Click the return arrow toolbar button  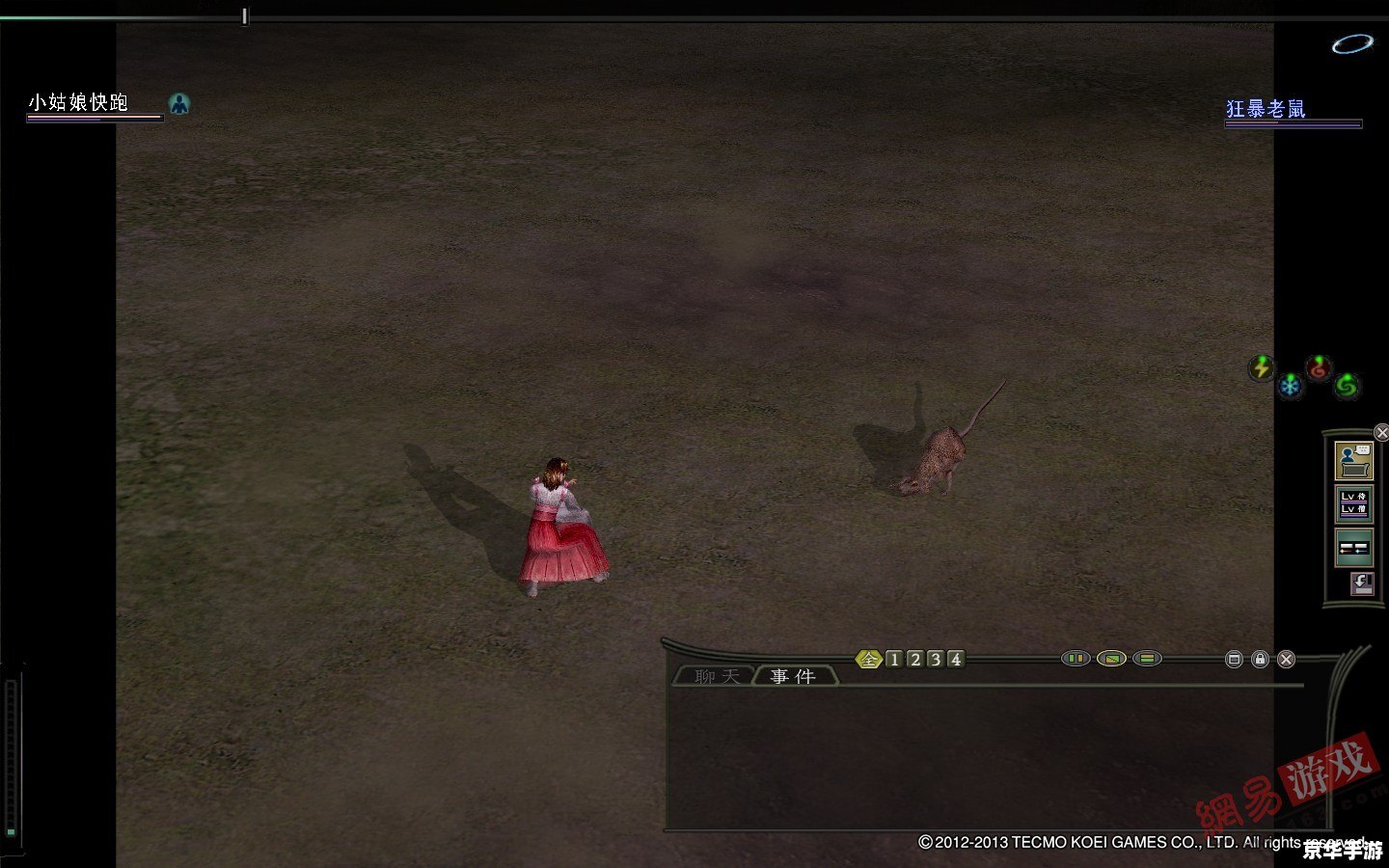1361,583
